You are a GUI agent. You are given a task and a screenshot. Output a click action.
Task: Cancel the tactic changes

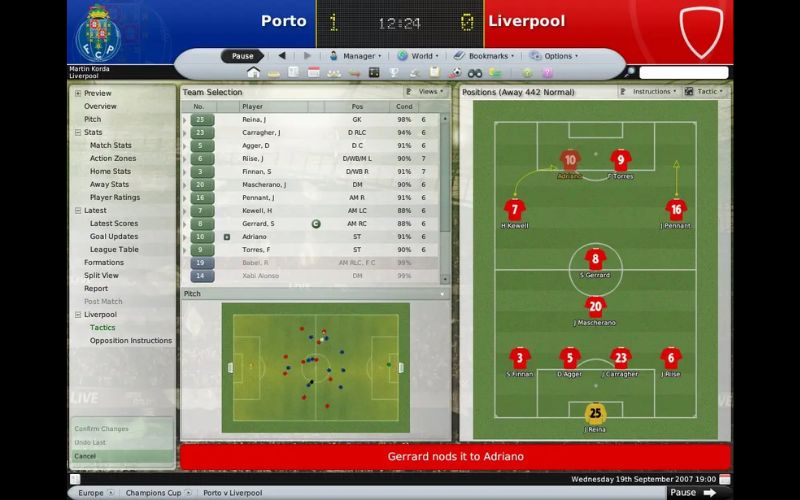pyautogui.click(x=86, y=456)
